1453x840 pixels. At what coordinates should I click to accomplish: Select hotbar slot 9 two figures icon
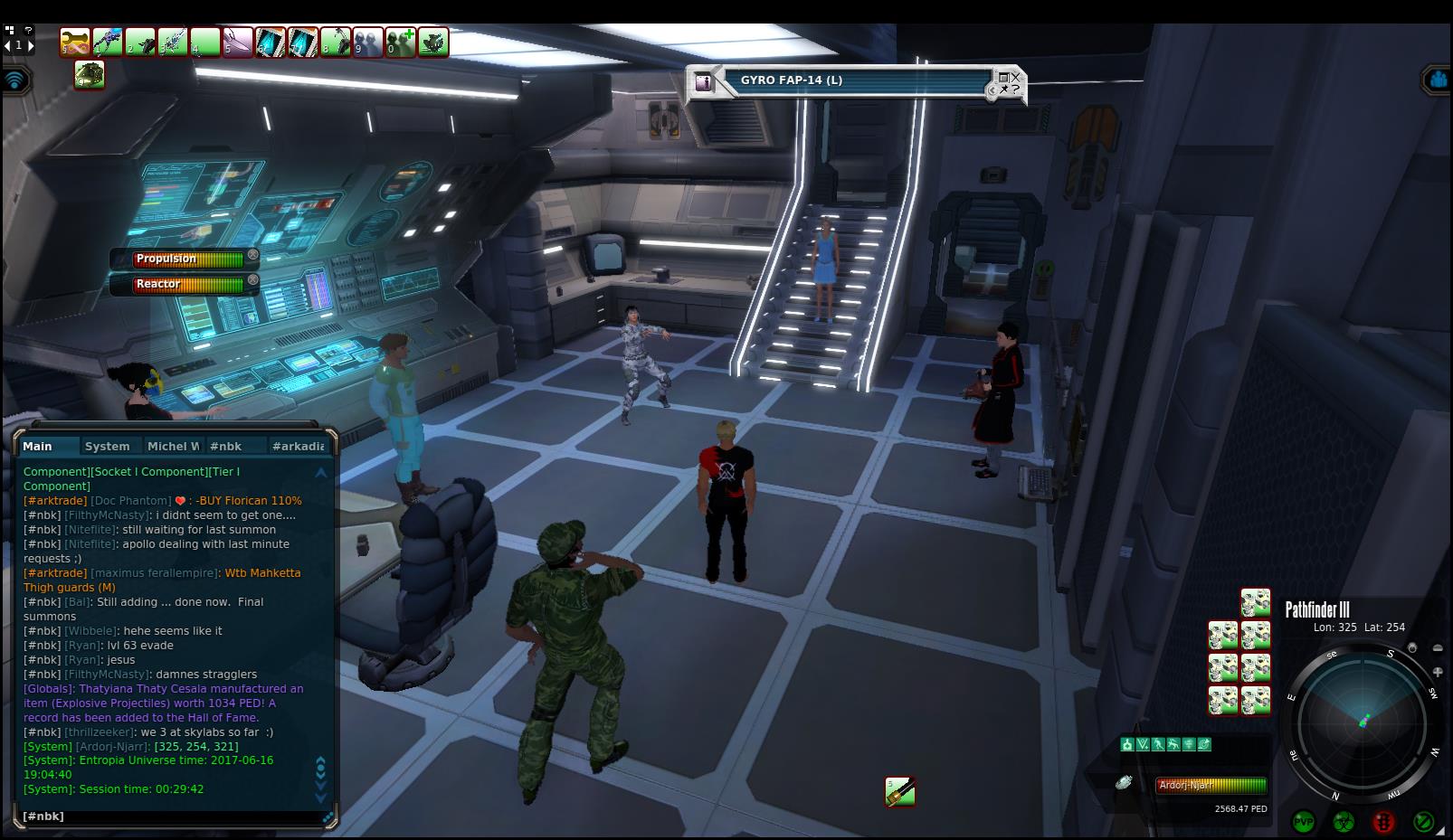tap(368, 42)
